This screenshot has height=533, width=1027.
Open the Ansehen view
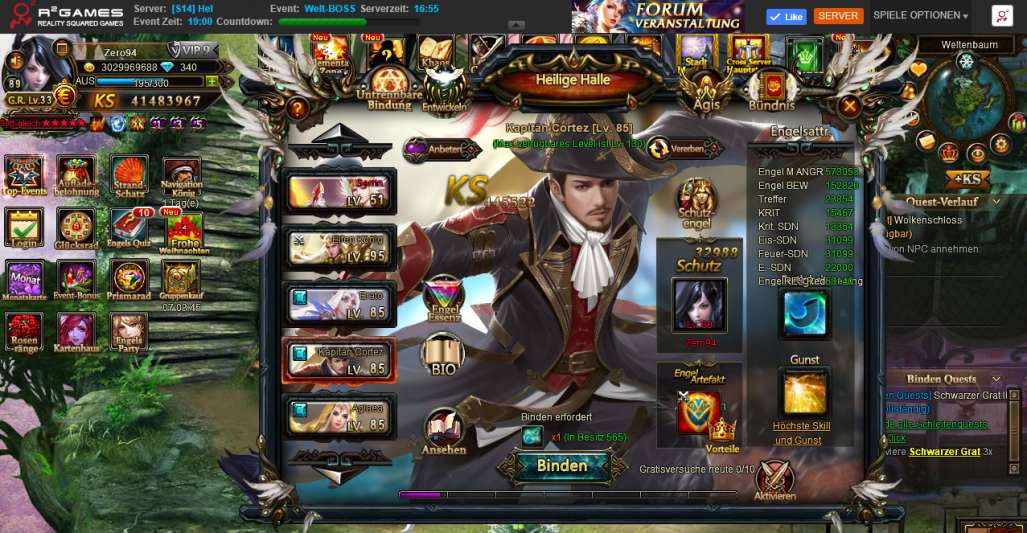pyautogui.click(x=443, y=432)
